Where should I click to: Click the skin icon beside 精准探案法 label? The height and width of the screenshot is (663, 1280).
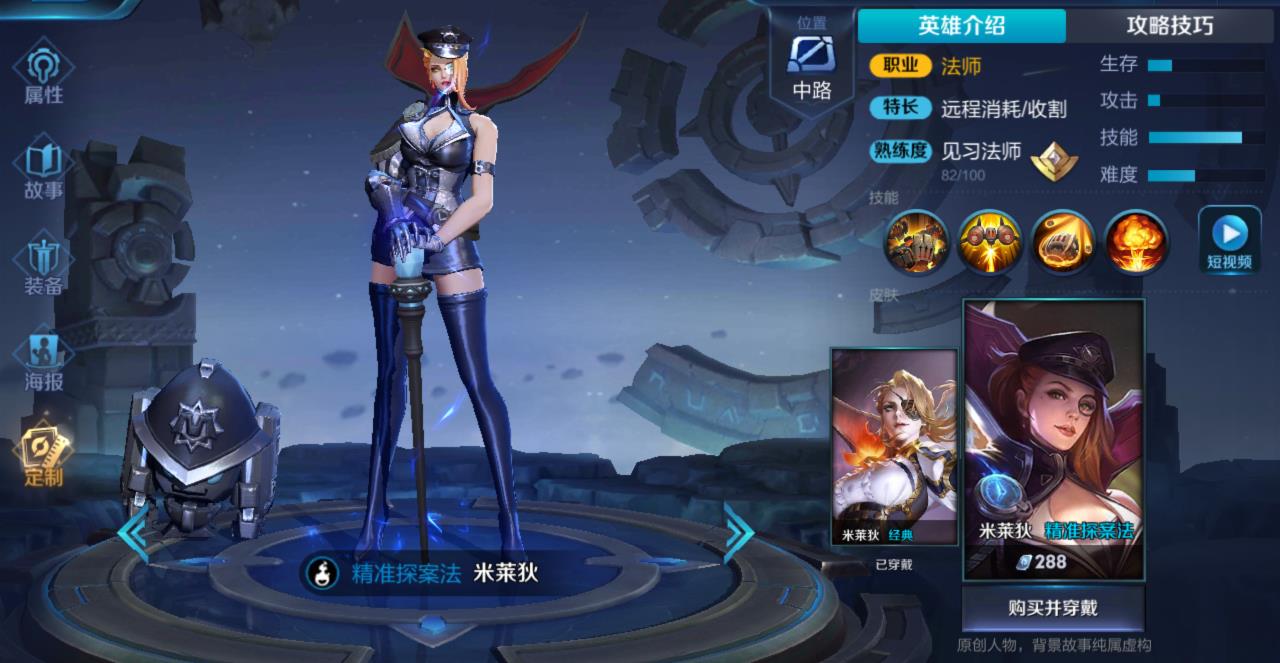click(x=323, y=573)
